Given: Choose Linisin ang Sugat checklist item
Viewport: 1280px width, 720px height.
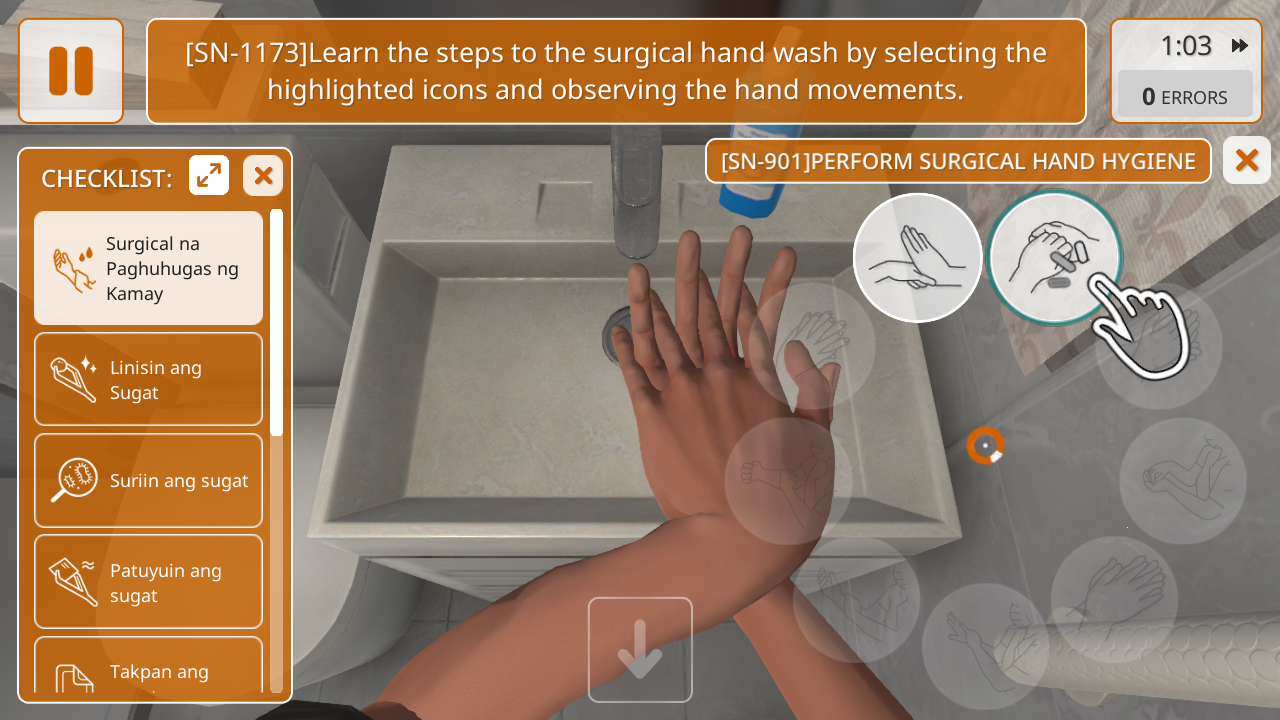Looking at the screenshot, I should point(148,380).
